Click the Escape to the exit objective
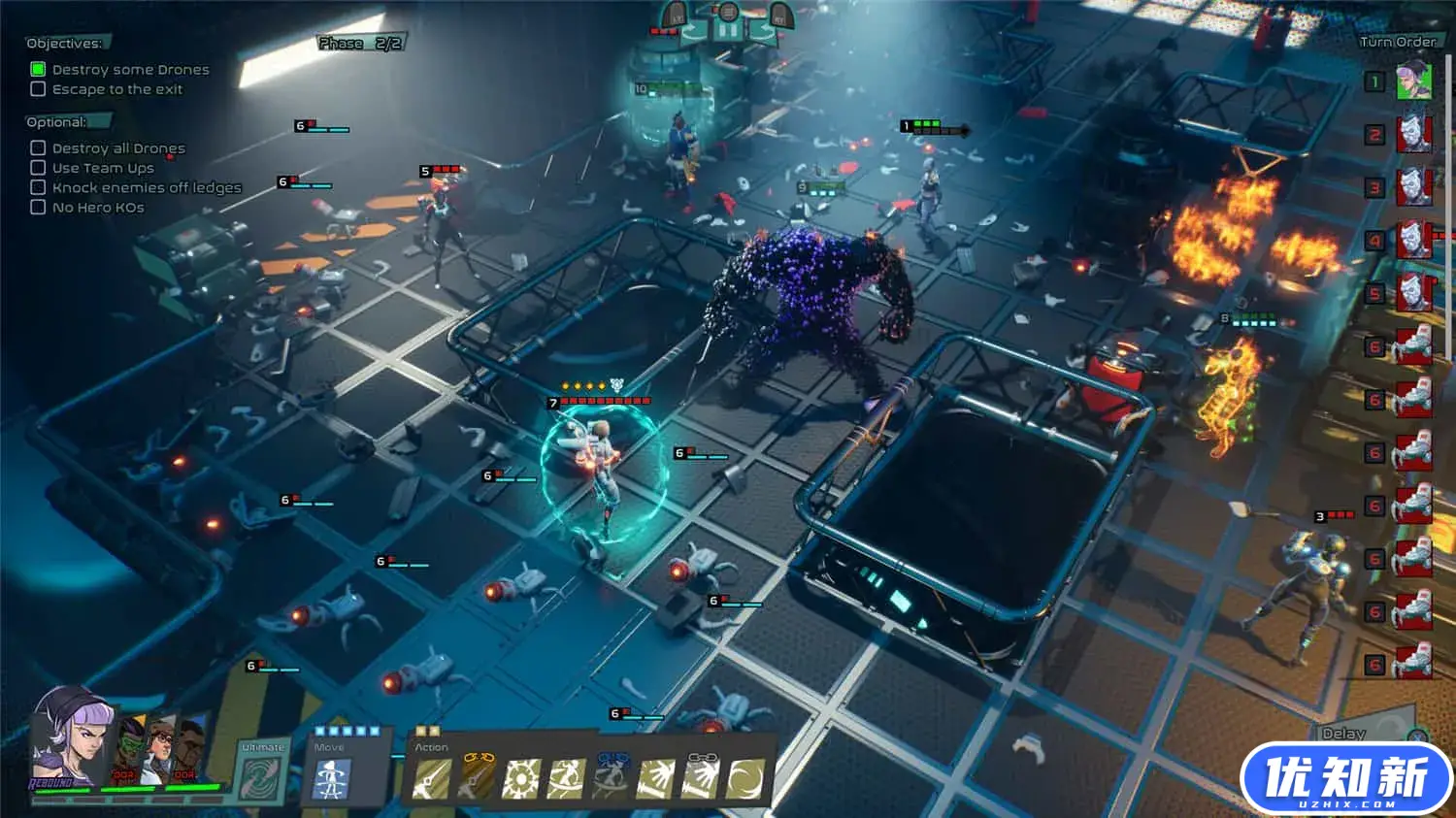Image resolution: width=1456 pixels, height=818 pixels. (x=116, y=89)
